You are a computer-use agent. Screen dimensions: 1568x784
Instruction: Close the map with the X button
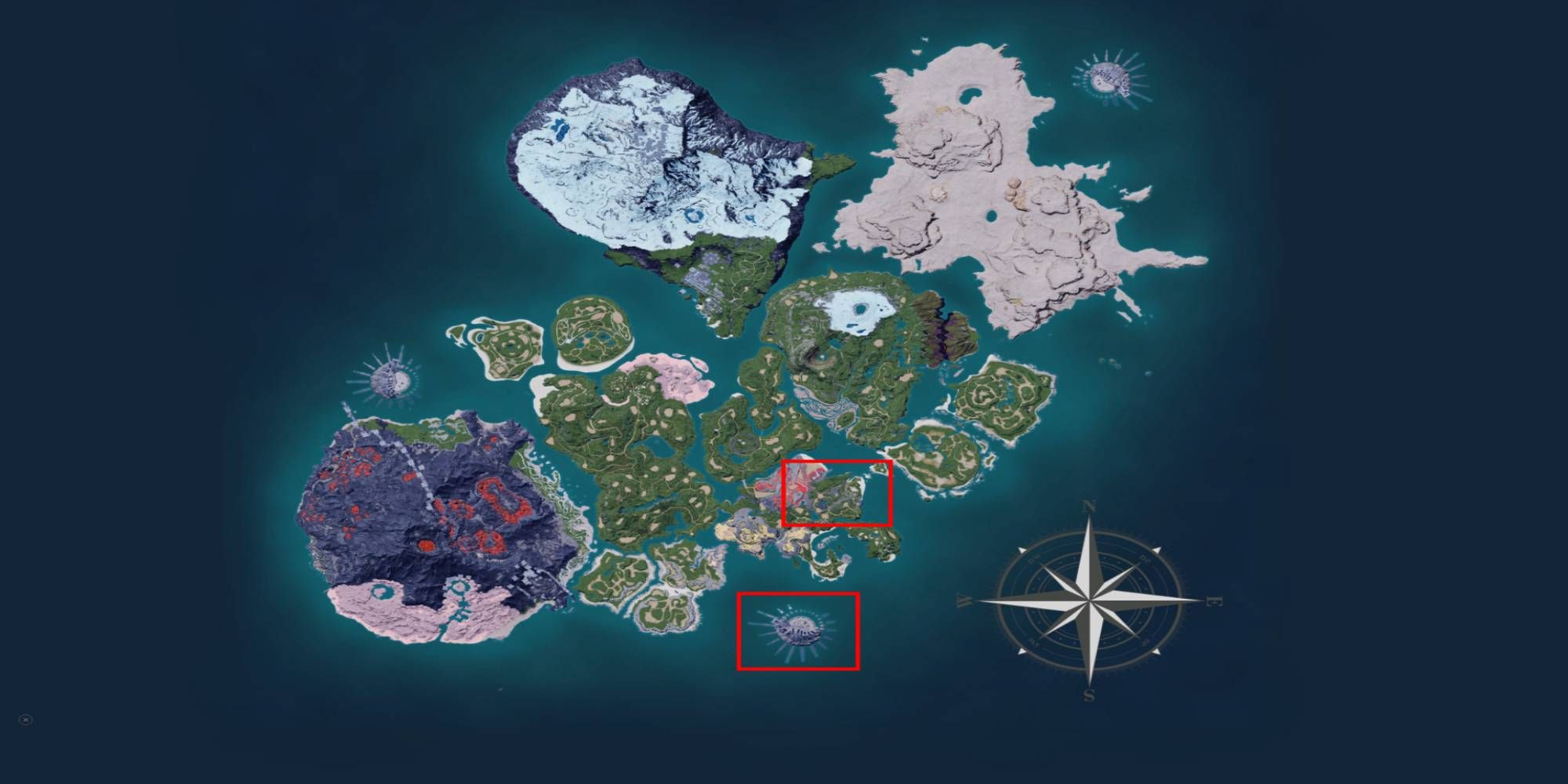(x=25, y=720)
